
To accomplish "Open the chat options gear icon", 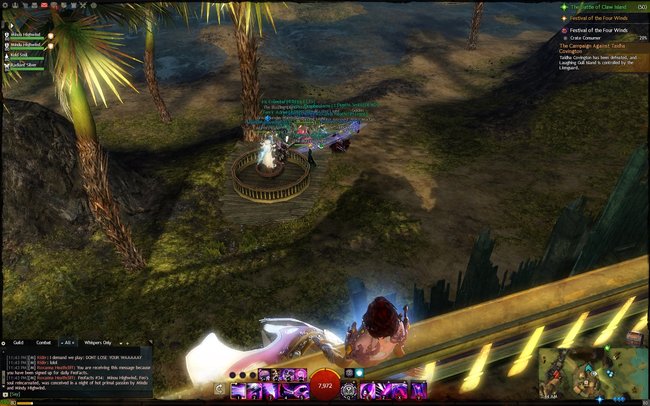I will [5, 342].
